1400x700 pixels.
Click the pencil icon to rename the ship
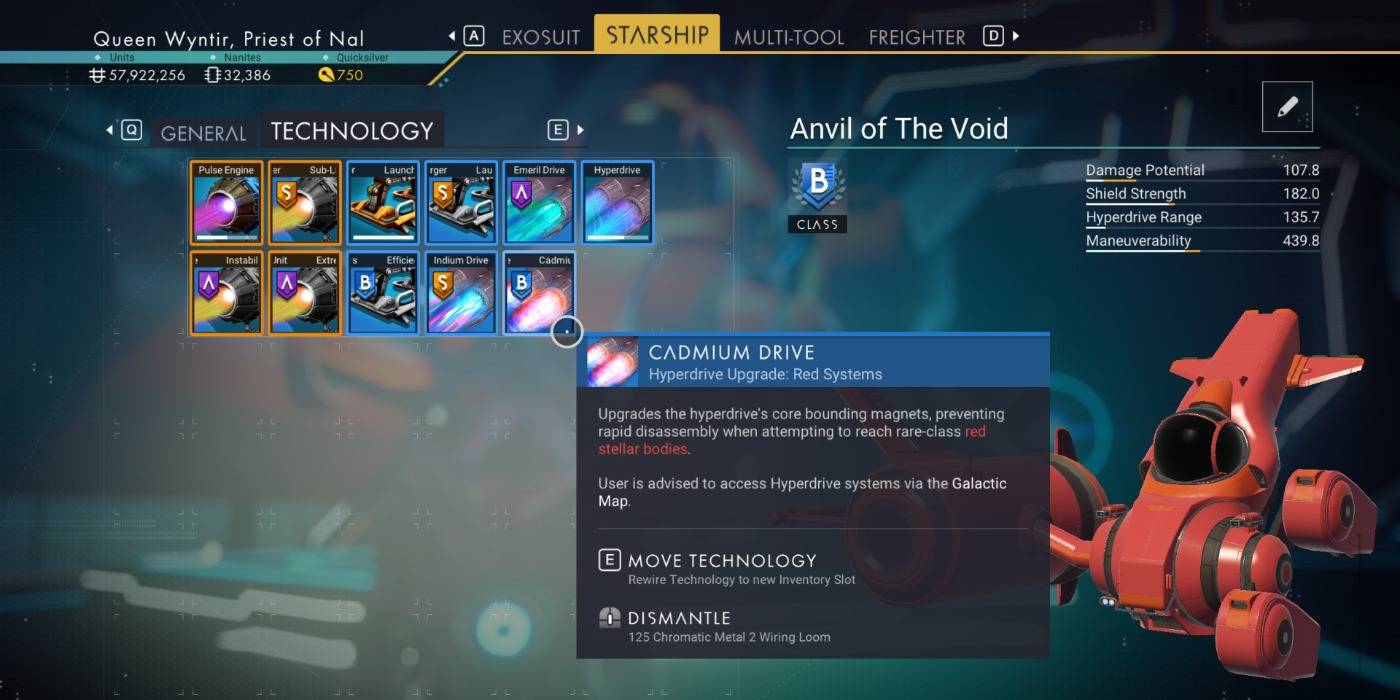pos(1287,107)
